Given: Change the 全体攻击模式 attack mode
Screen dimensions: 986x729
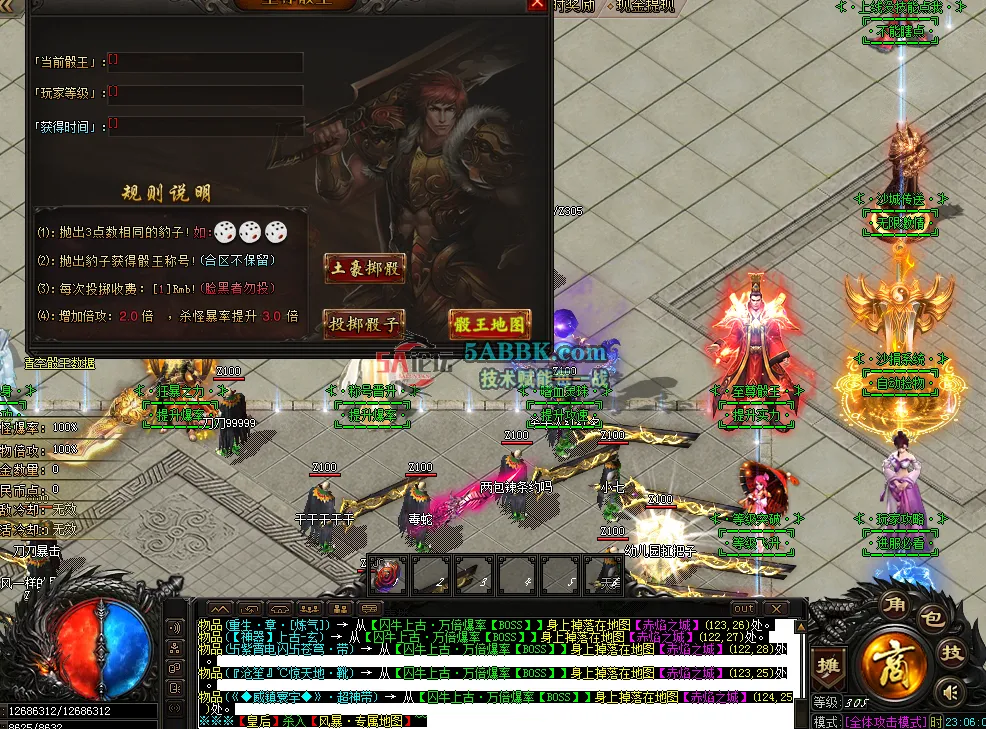Looking at the screenshot, I should [x=884, y=721].
